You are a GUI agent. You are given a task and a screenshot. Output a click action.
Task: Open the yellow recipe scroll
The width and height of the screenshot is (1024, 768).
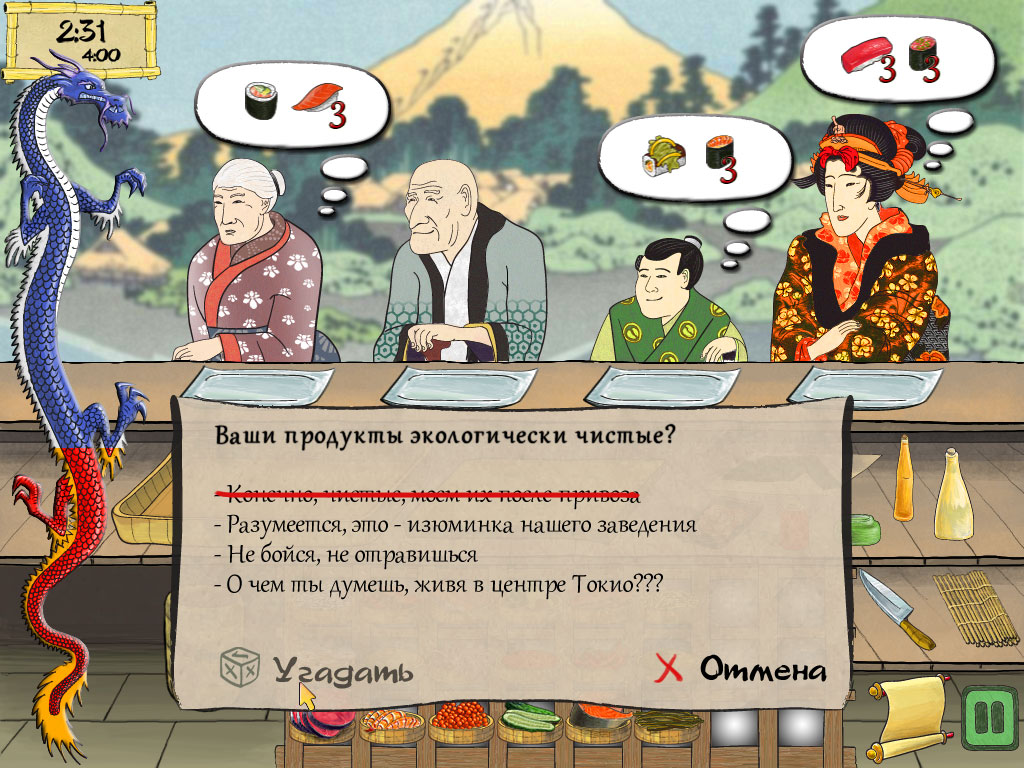pos(909,715)
